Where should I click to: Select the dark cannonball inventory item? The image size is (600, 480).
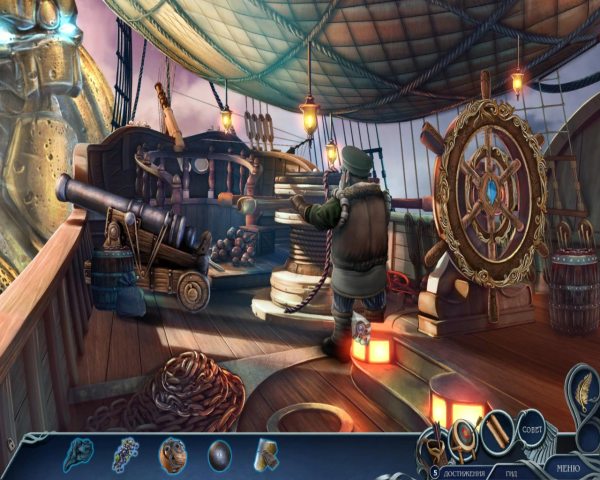click(220, 456)
